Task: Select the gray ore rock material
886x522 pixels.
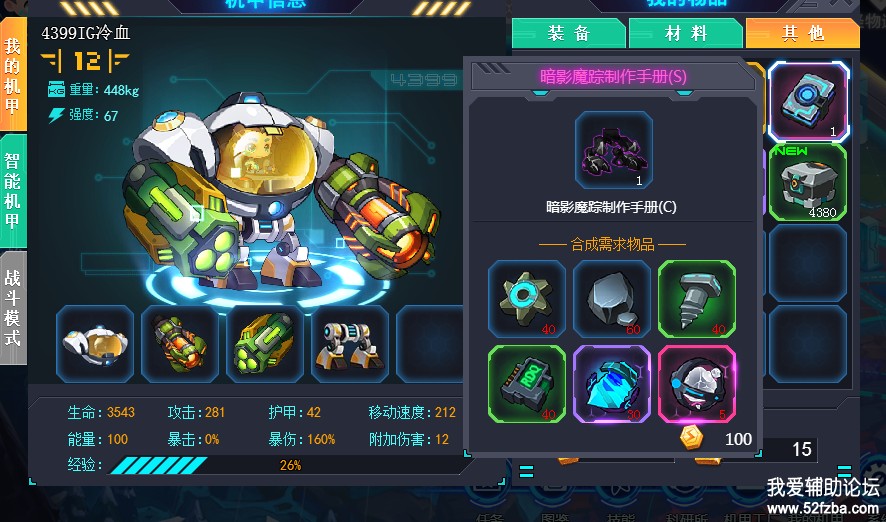Action: [x=612, y=299]
